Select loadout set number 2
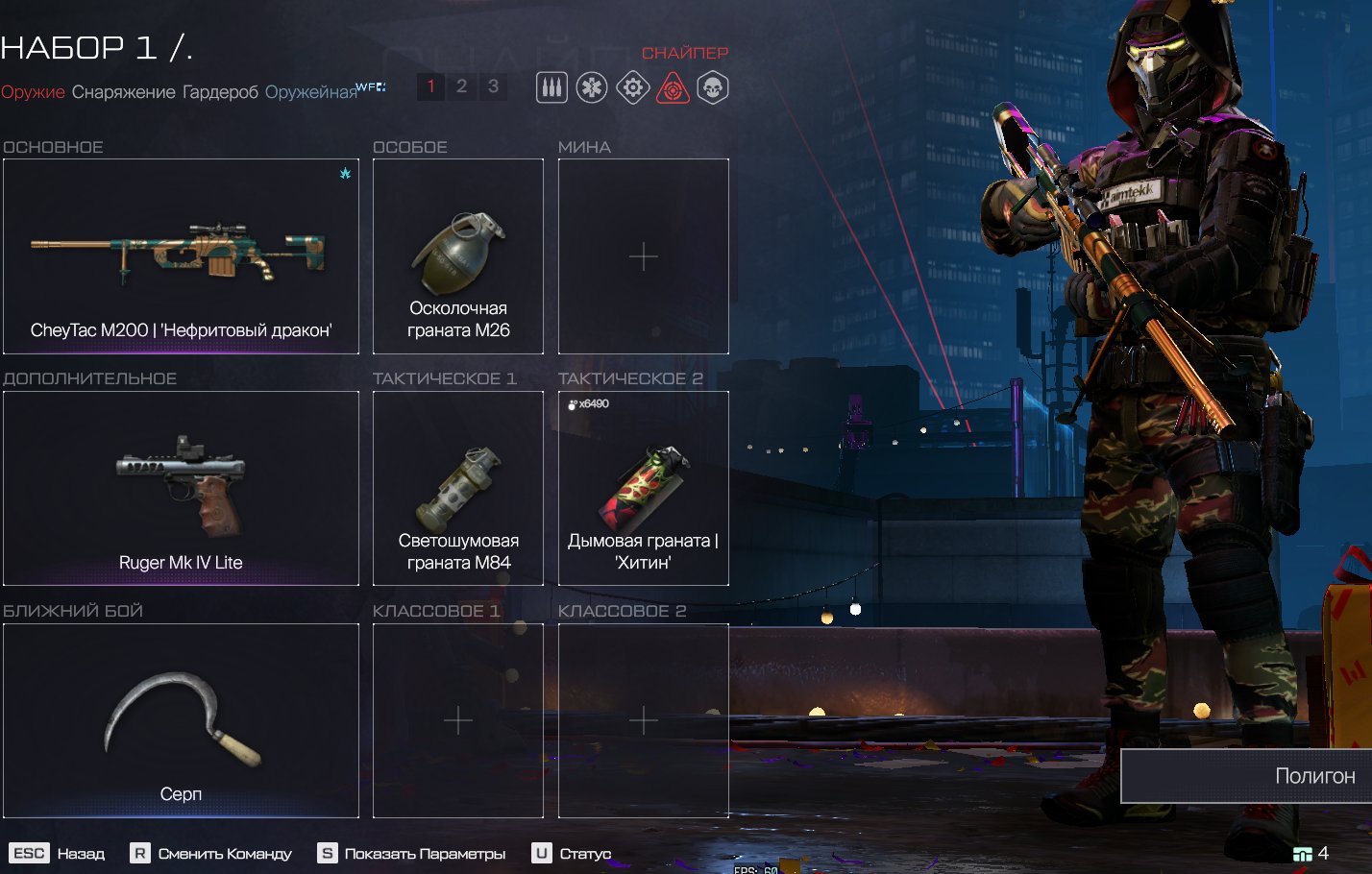 pyautogui.click(x=461, y=87)
